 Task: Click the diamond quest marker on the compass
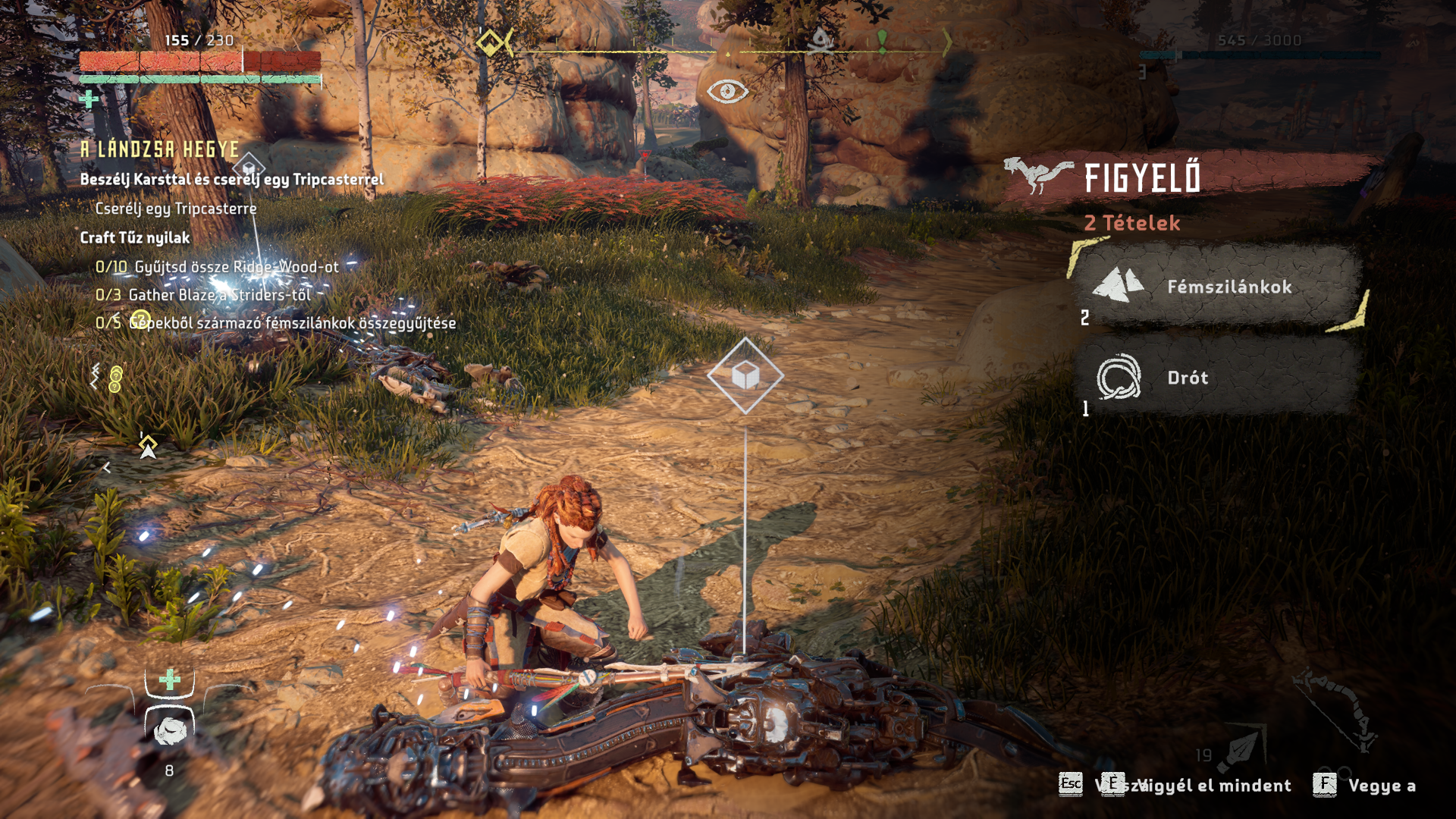tap(491, 42)
